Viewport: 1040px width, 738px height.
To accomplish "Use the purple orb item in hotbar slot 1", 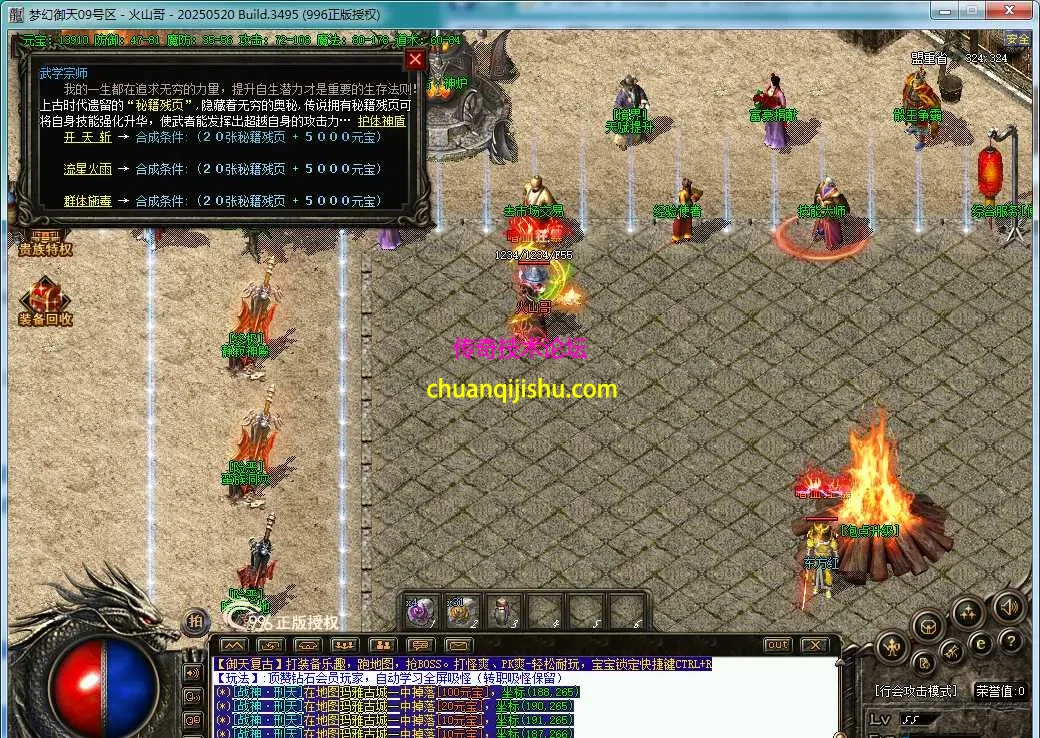I will click(421, 610).
